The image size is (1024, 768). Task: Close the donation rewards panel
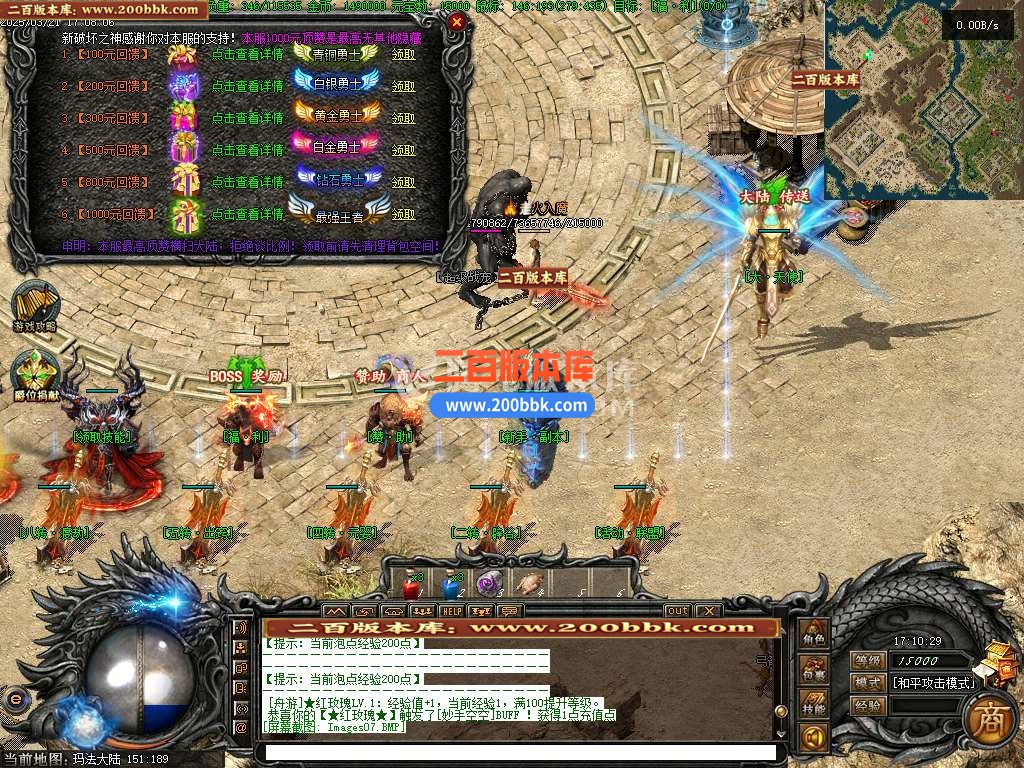pyautogui.click(x=457, y=21)
